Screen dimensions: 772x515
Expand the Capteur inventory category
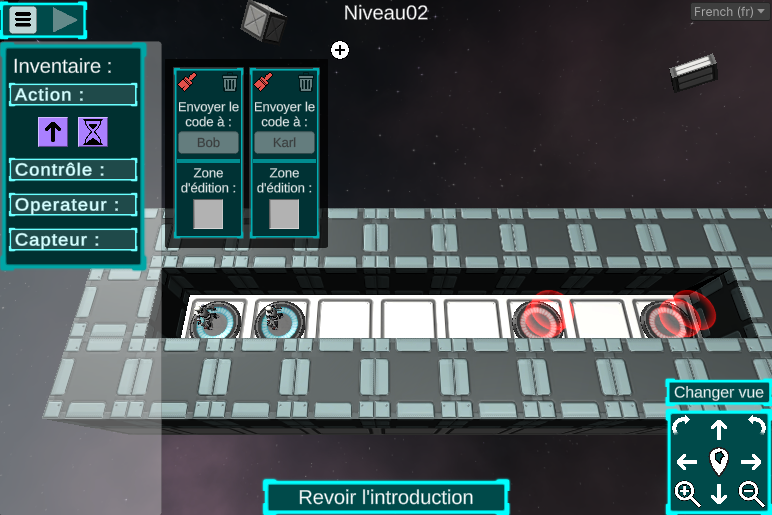(73, 240)
